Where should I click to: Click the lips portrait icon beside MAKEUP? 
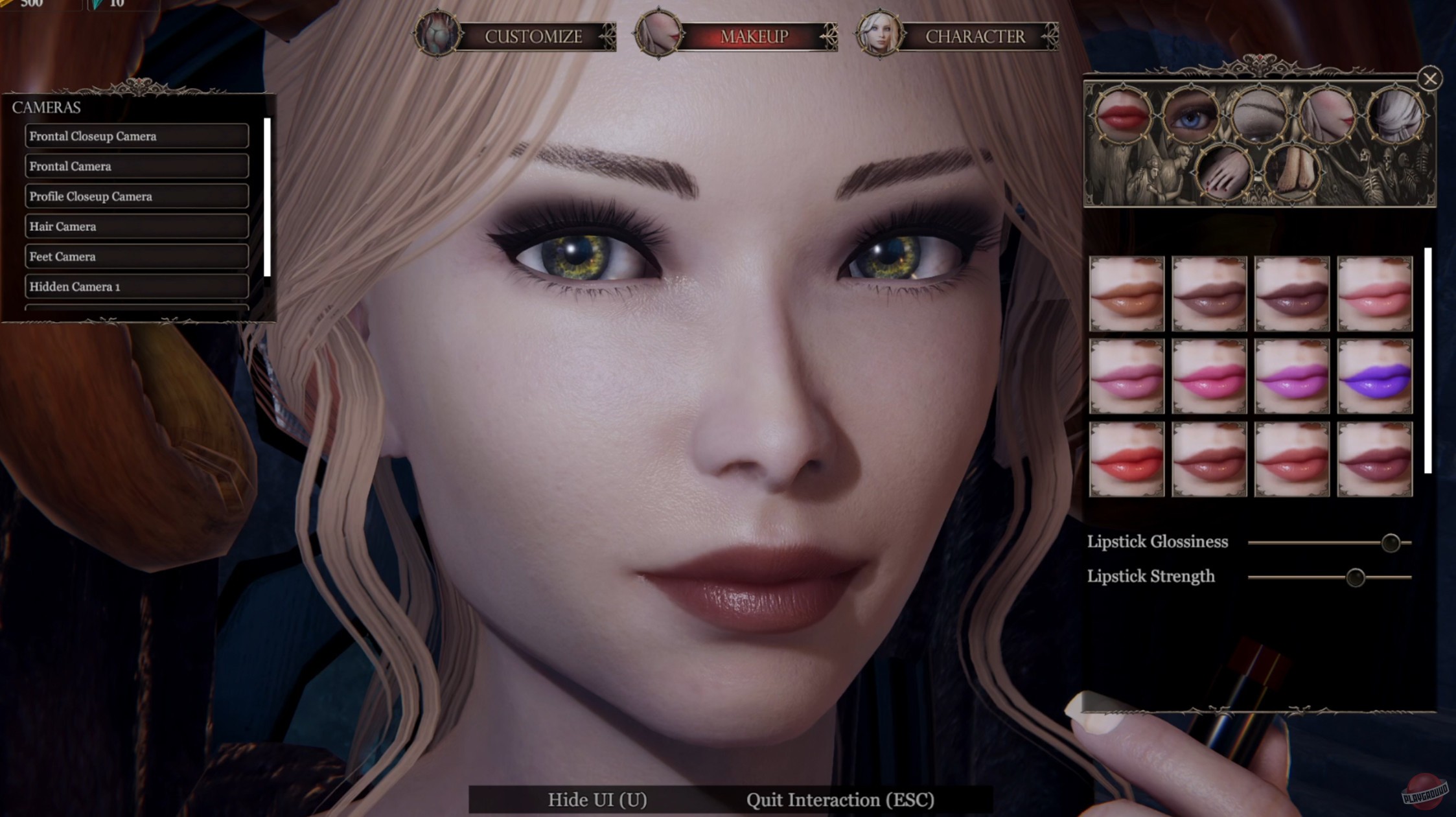tap(657, 36)
